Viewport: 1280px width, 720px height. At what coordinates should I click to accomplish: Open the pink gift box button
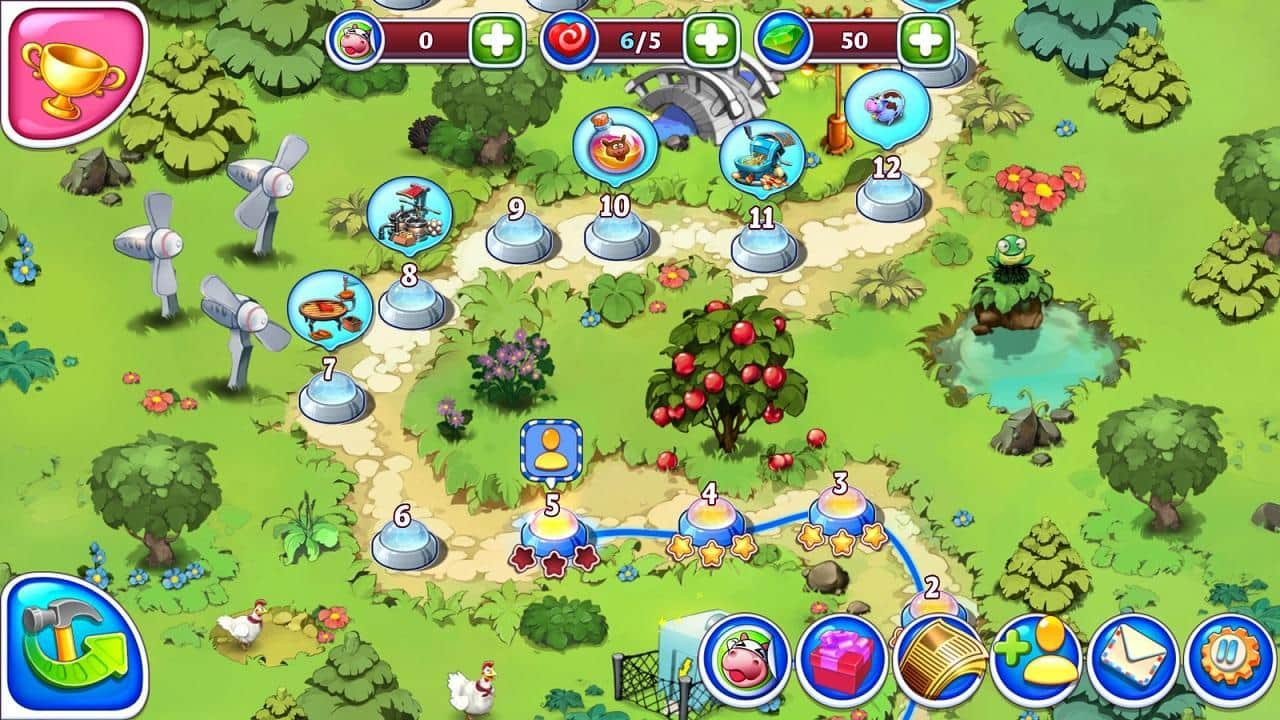click(x=841, y=659)
